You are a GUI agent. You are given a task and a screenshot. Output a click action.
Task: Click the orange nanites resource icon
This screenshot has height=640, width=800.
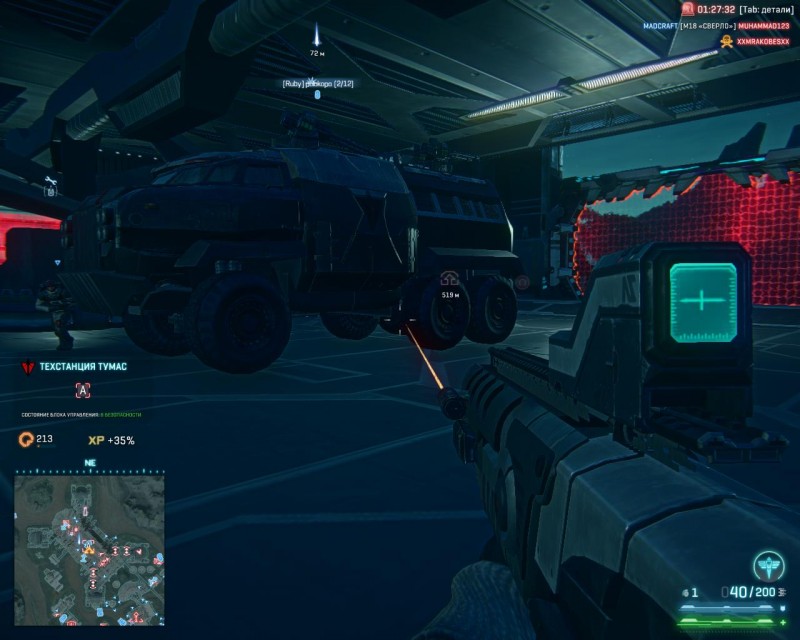click(26, 439)
